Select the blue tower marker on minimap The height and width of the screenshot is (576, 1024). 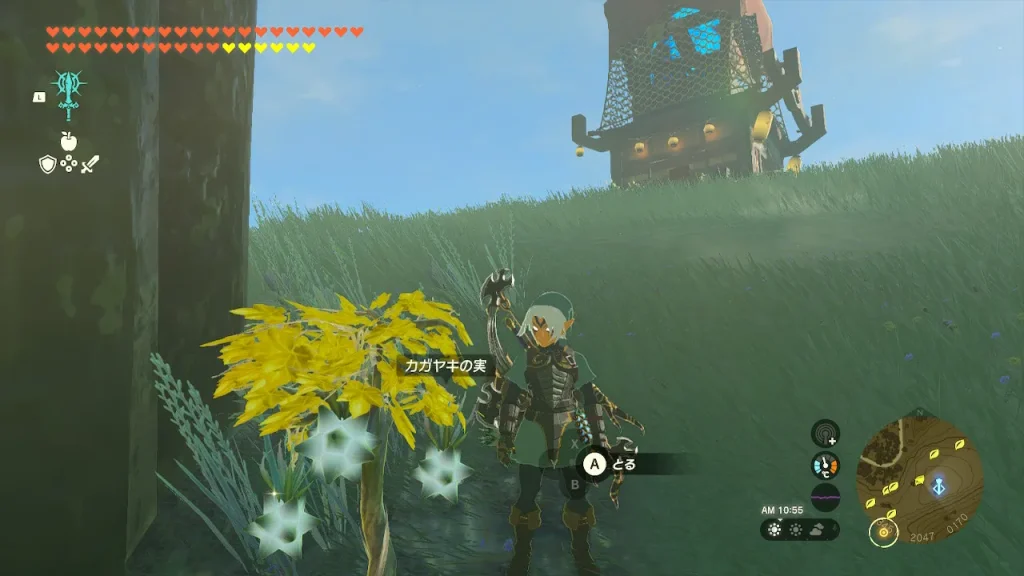tap(939, 485)
